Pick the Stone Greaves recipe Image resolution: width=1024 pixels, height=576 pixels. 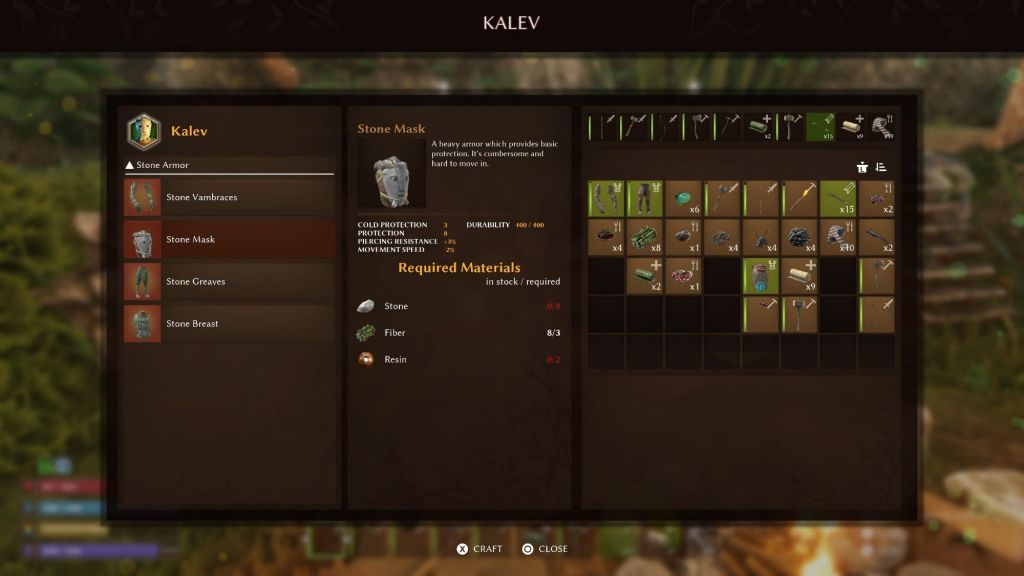228,281
